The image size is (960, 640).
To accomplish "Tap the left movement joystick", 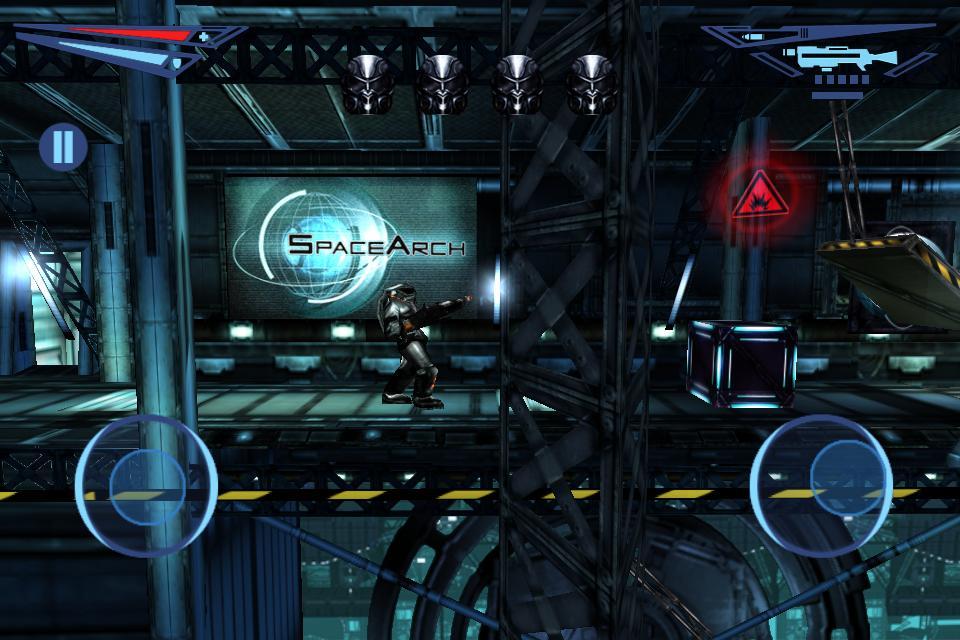I will [x=146, y=485].
